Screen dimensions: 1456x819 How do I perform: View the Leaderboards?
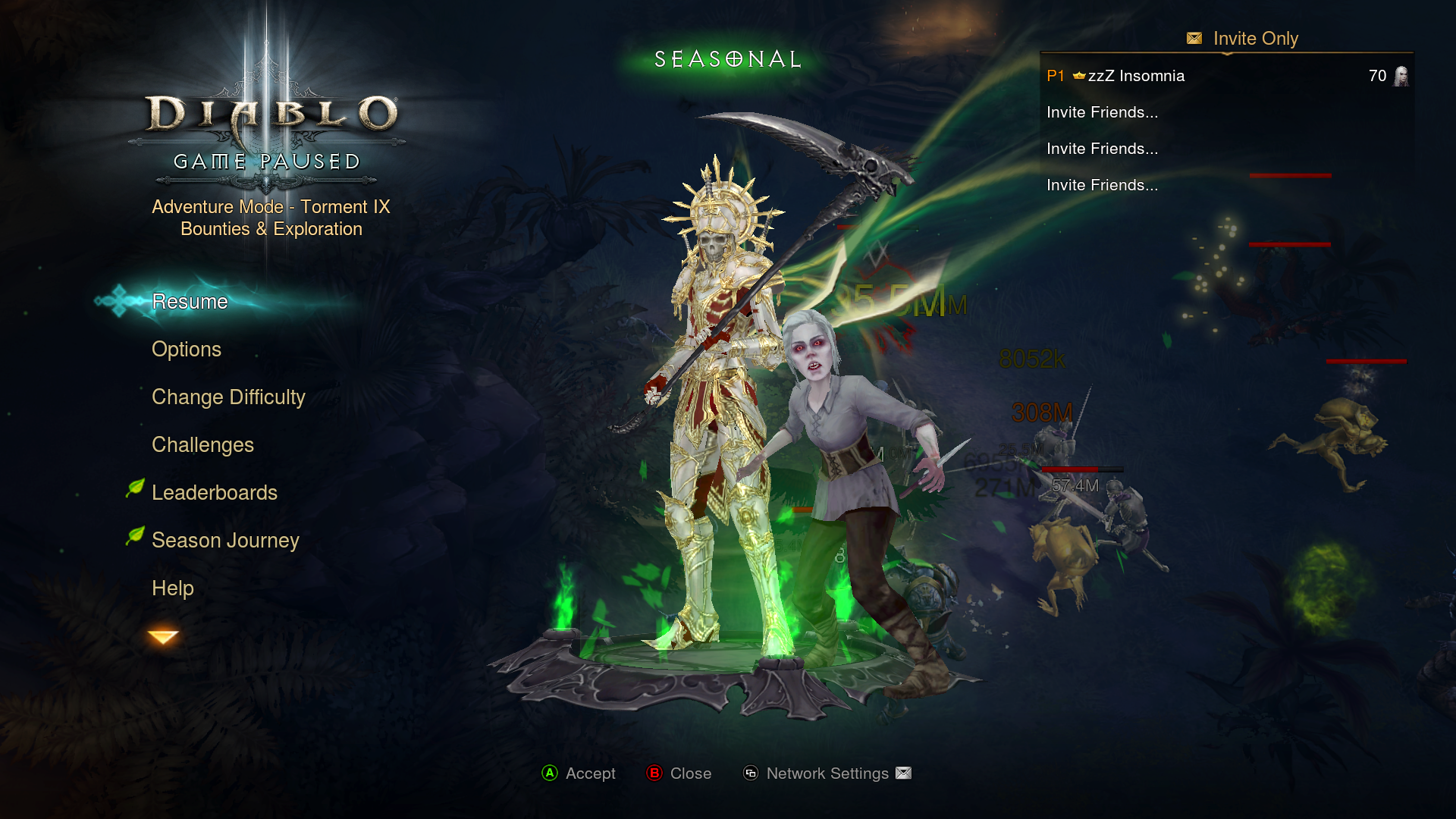tap(215, 493)
